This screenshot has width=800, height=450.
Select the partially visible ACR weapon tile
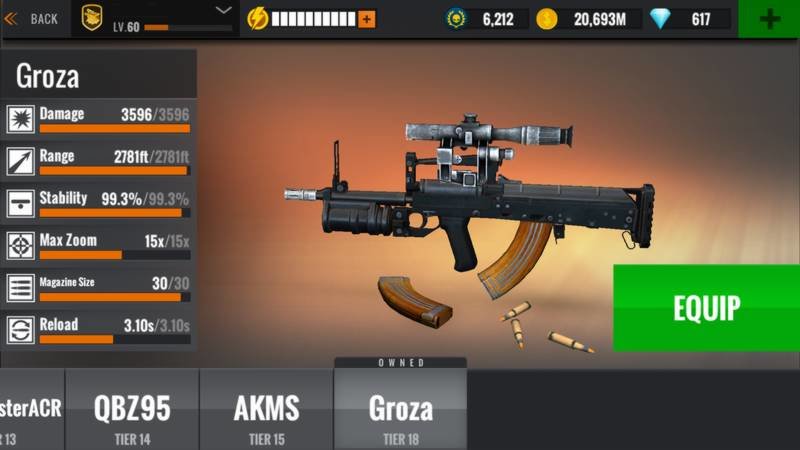[31, 410]
